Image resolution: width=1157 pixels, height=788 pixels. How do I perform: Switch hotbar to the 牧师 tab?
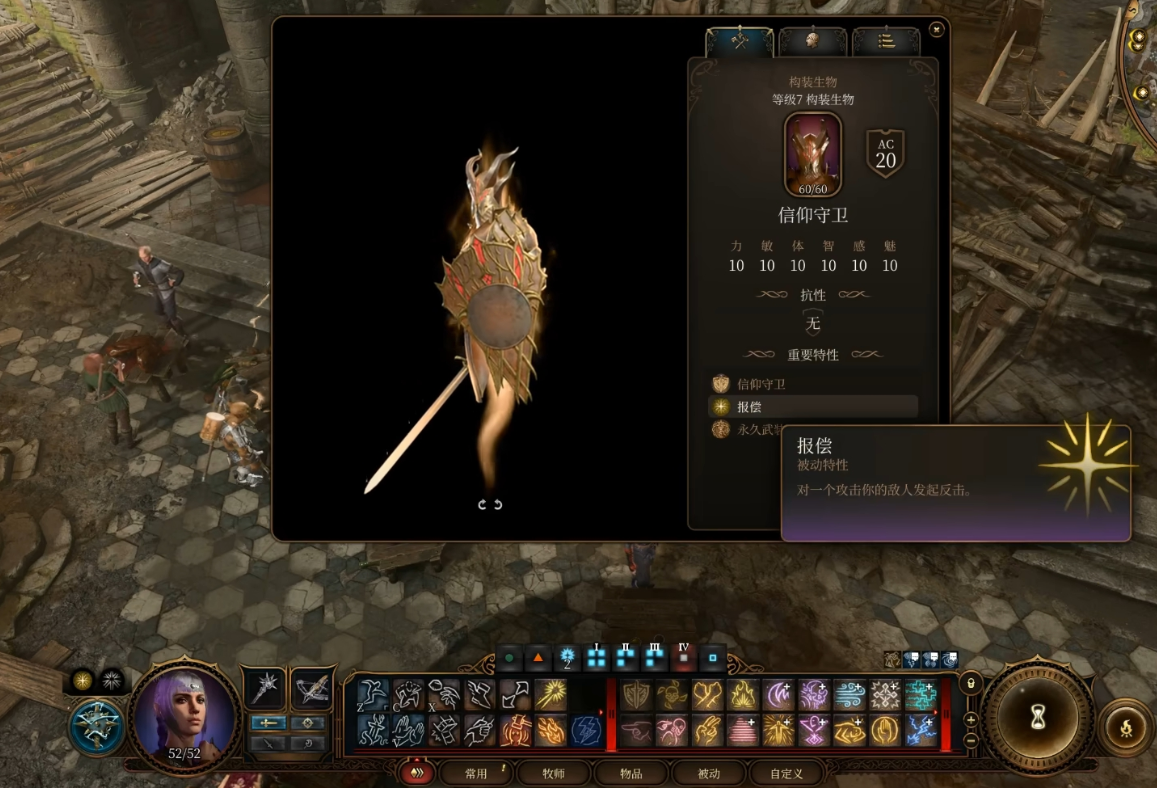553,773
